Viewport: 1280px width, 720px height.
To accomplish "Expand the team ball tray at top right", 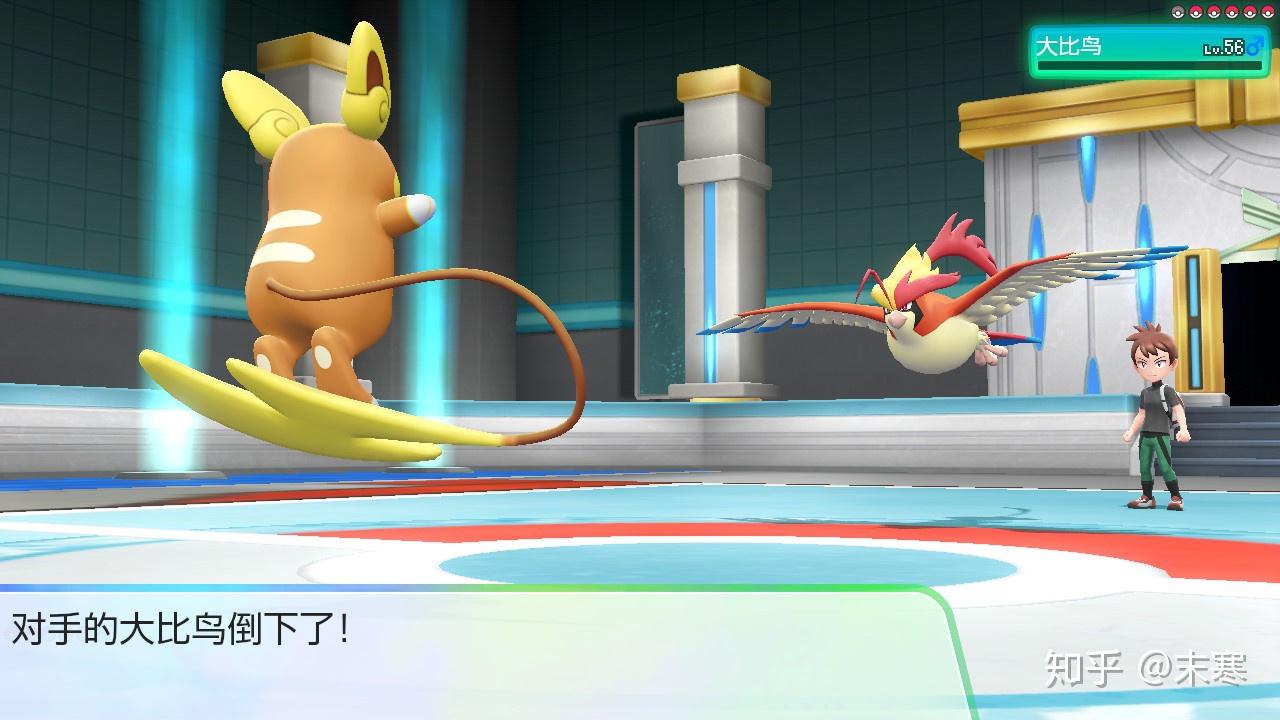I will [x=1222, y=12].
